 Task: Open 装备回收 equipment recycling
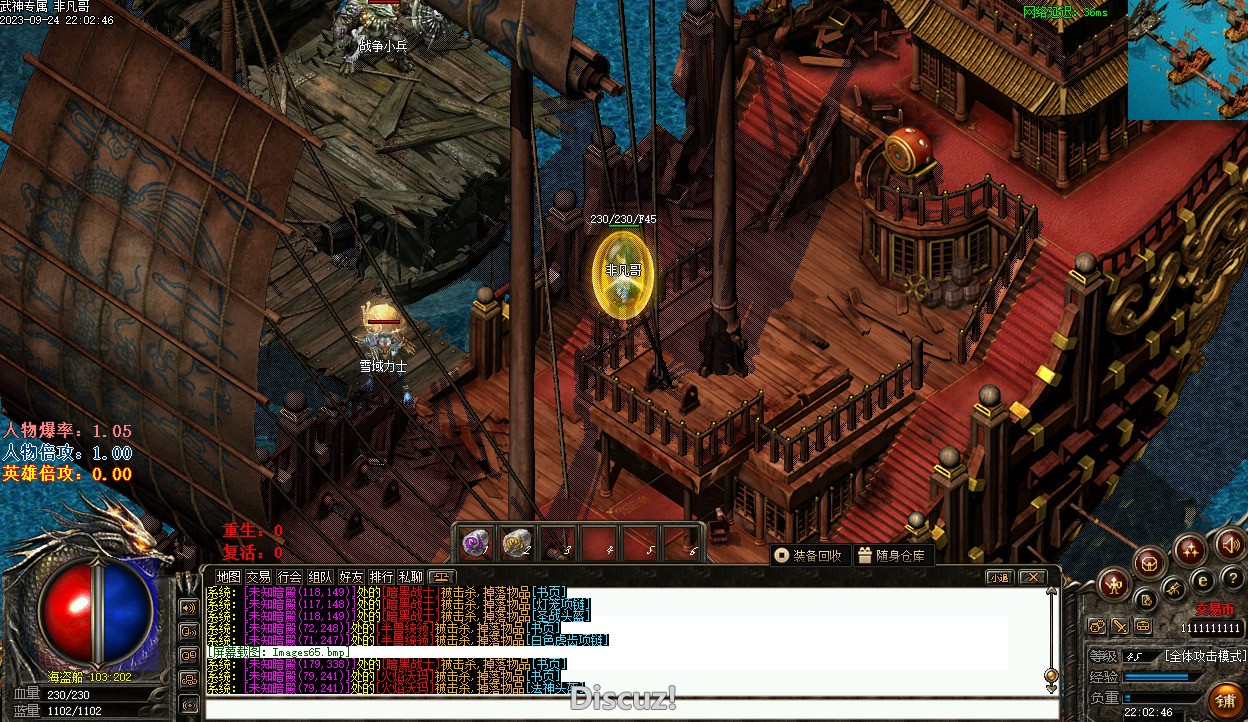point(809,556)
